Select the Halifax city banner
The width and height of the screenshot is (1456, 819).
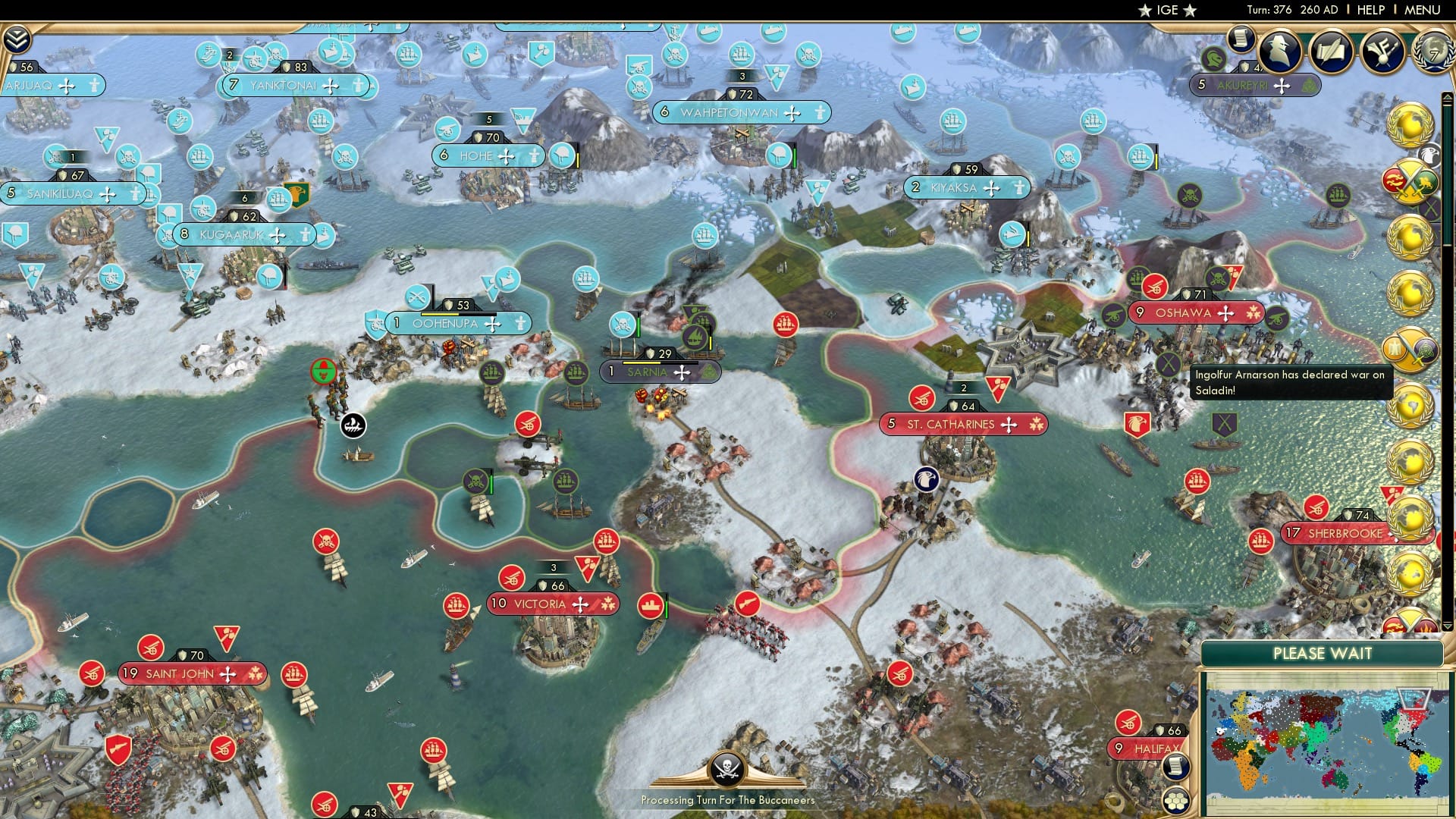pyautogui.click(x=1145, y=748)
